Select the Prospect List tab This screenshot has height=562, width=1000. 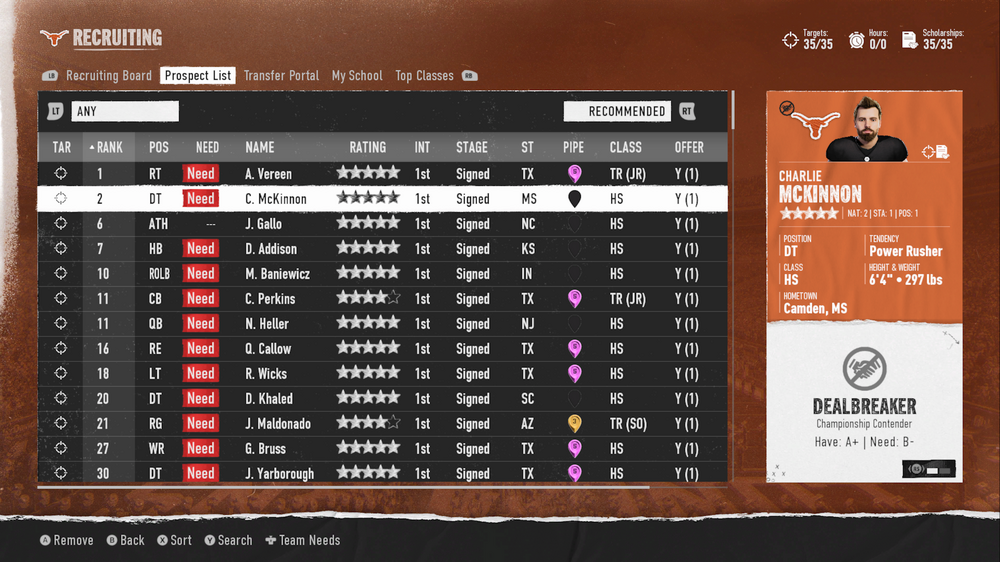coord(198,76)
